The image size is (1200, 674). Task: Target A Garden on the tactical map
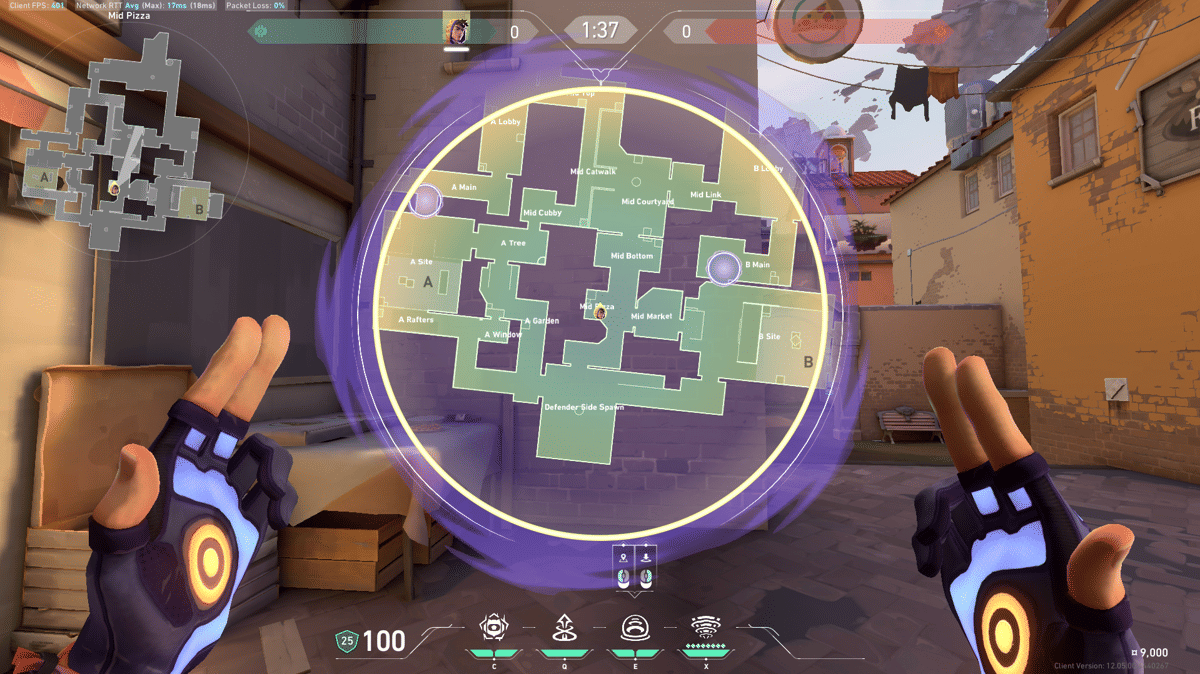point(541,321)
